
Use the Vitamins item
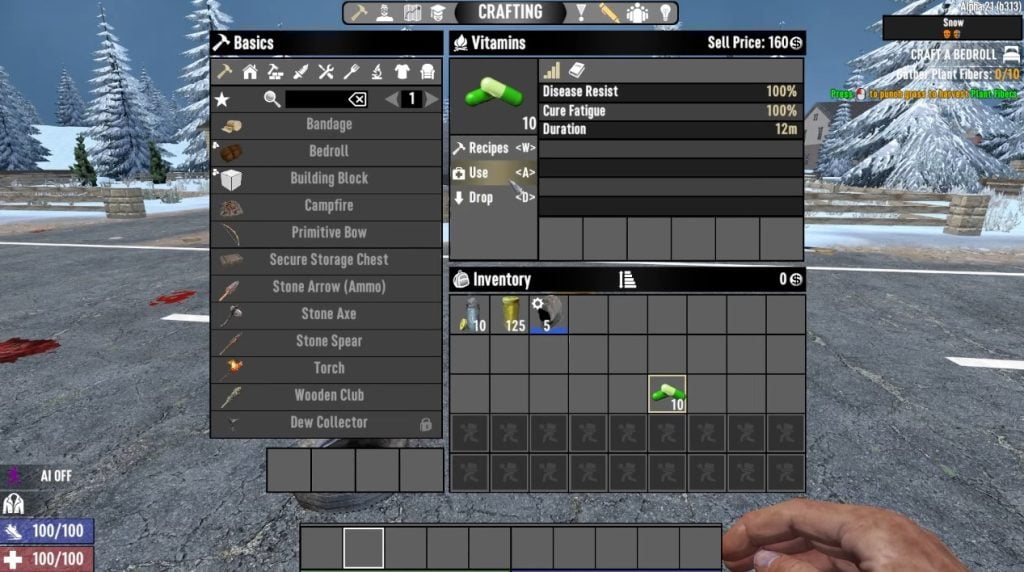pyautogui.click(x=493, y=173)
